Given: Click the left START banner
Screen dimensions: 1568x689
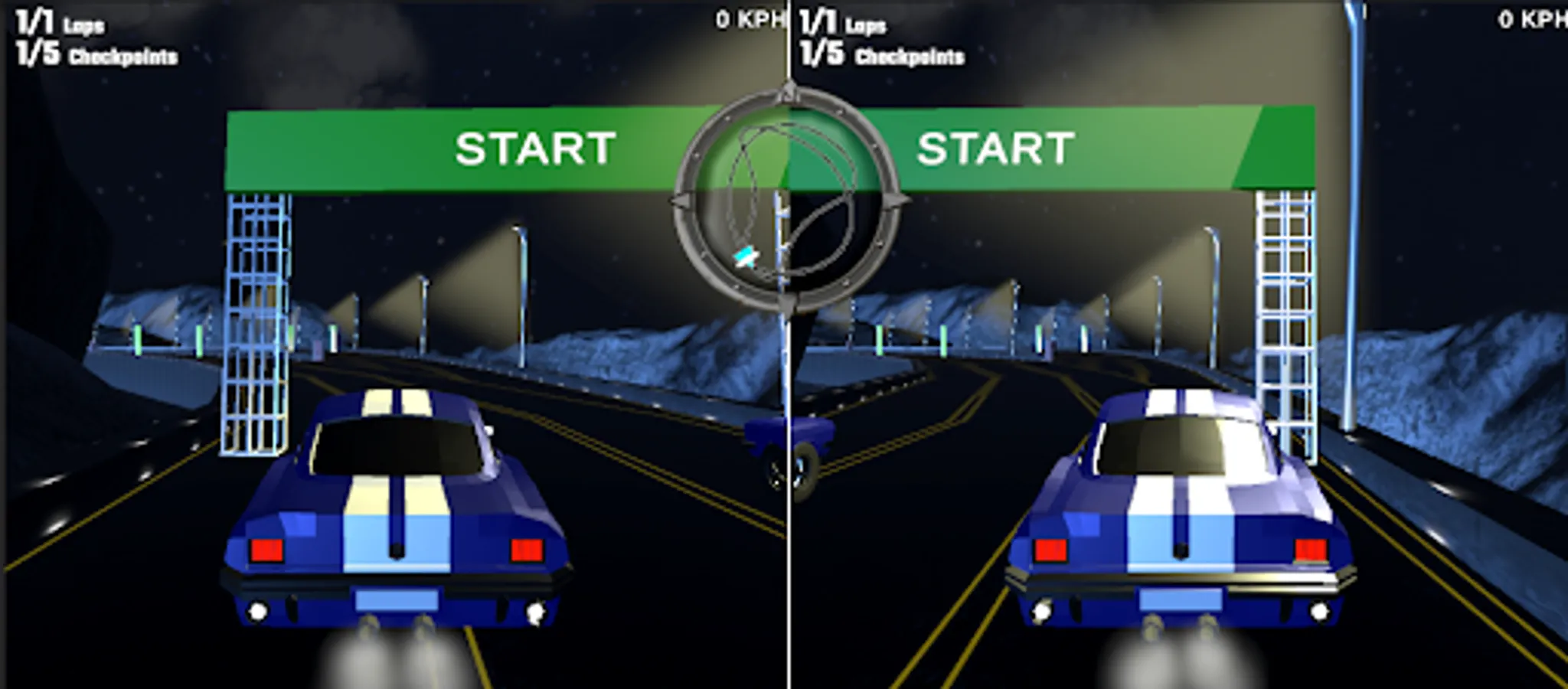Looking at the screenshot, I should coord(536,149).
